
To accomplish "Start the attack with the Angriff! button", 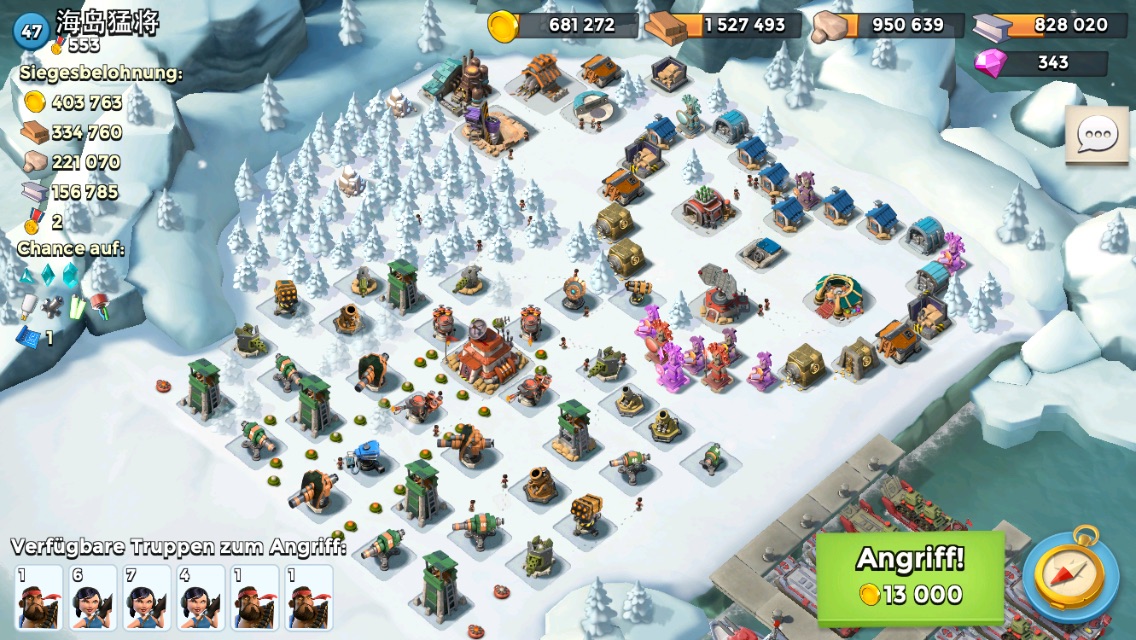I will click(x=910, y=577).
